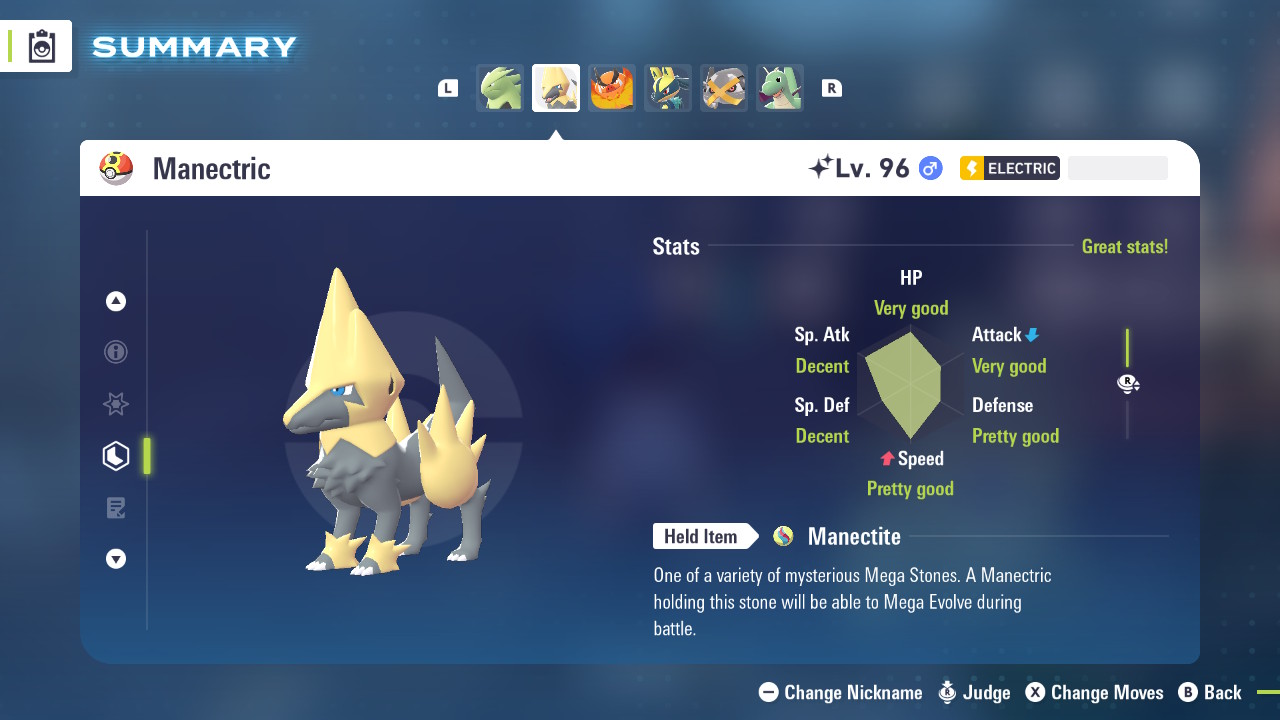The image size is (1280, 720).
Task: Choose Change Nickname option
Action: [x=841, y=692]
